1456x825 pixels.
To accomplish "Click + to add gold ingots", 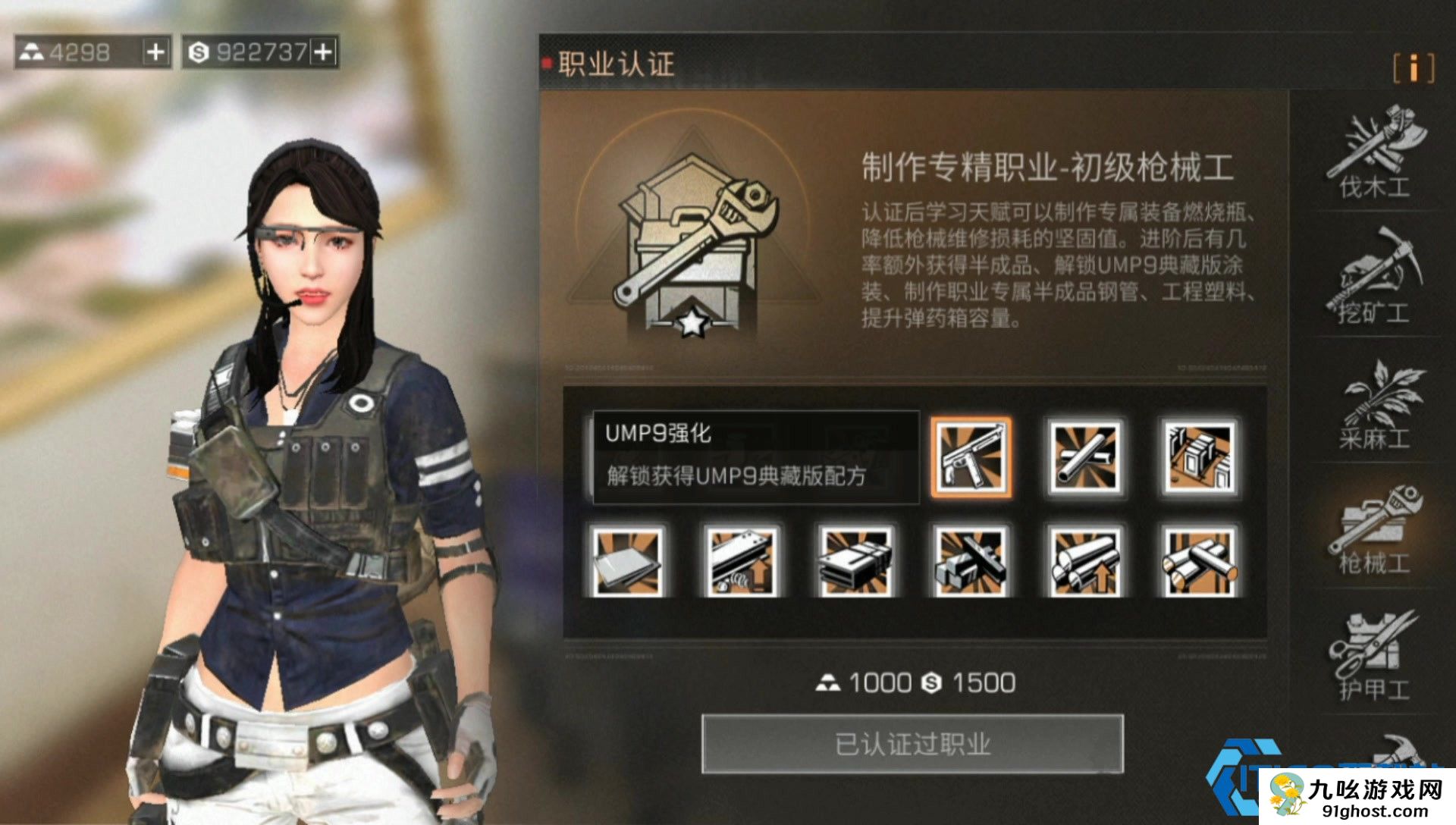I will click(x=155, y=52).
